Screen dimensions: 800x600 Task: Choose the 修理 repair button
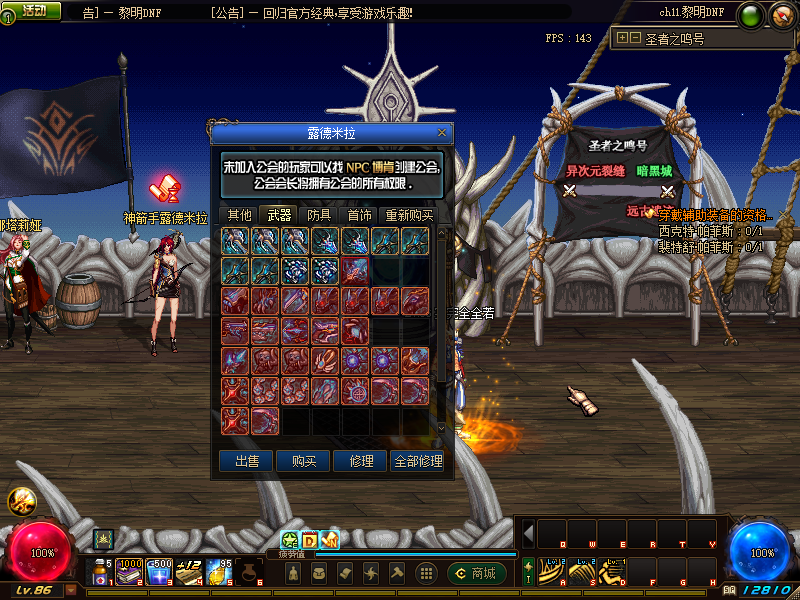[361, 461]
